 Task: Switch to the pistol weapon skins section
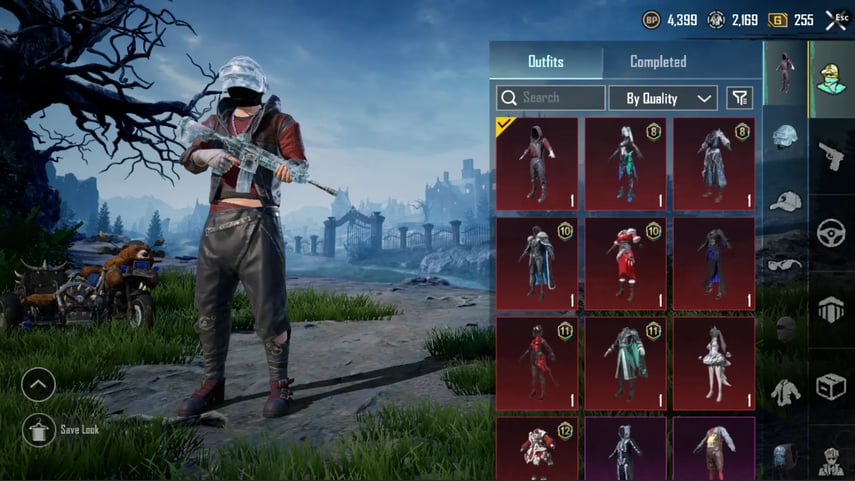[831, 154]
